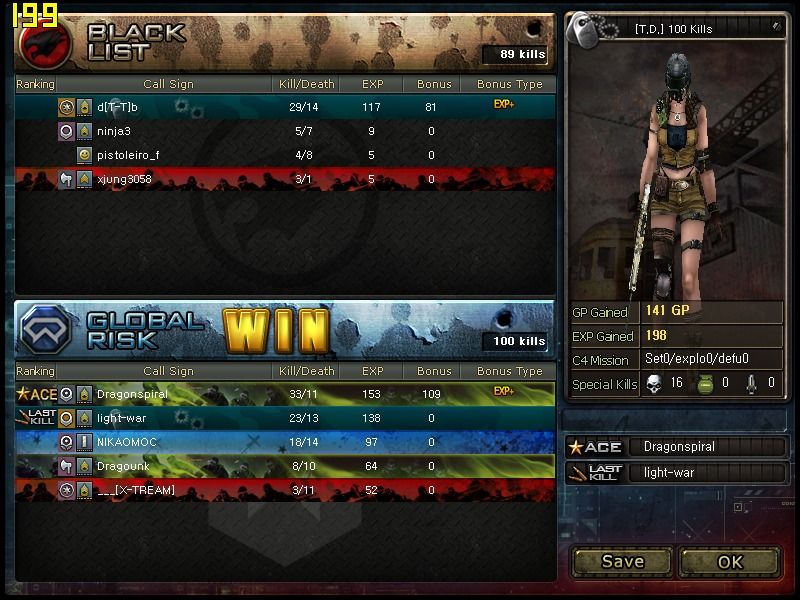Image resolution: width=800 pixels, height=600 pixels.
Task: Save the match result screenshot
Action: tap(622, 562)
